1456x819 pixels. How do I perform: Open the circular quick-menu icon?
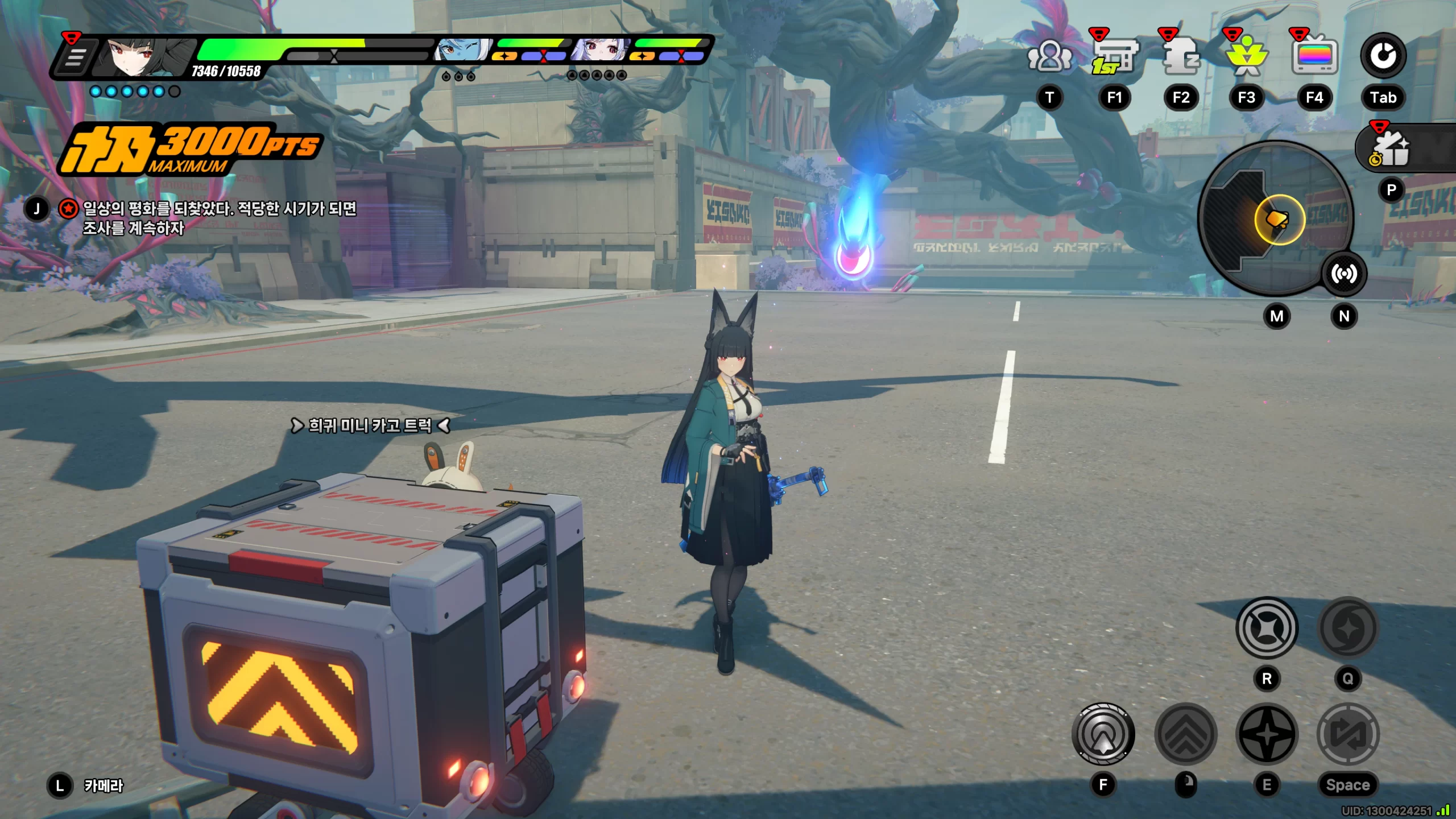(x=1383, y=56)
